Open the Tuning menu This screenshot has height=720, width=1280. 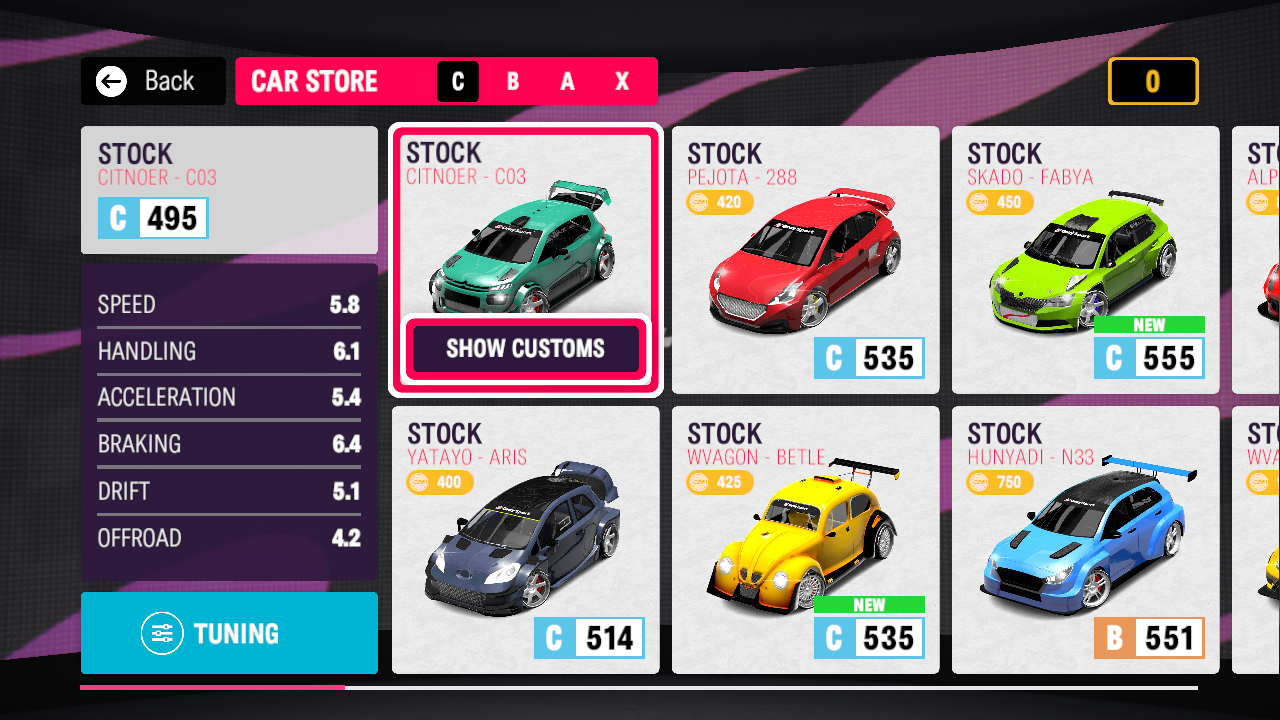coord(229,633)
